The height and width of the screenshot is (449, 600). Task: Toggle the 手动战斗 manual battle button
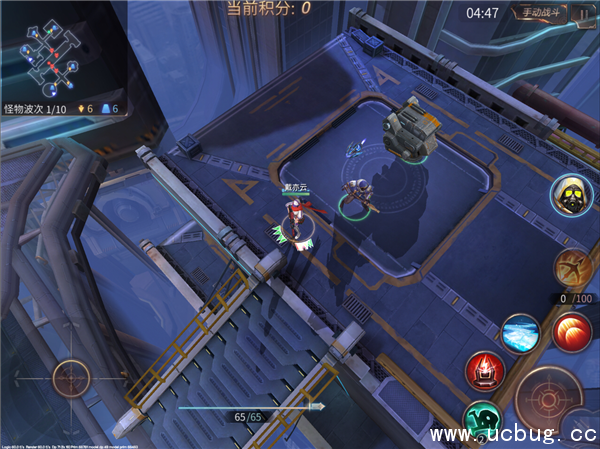540,13
